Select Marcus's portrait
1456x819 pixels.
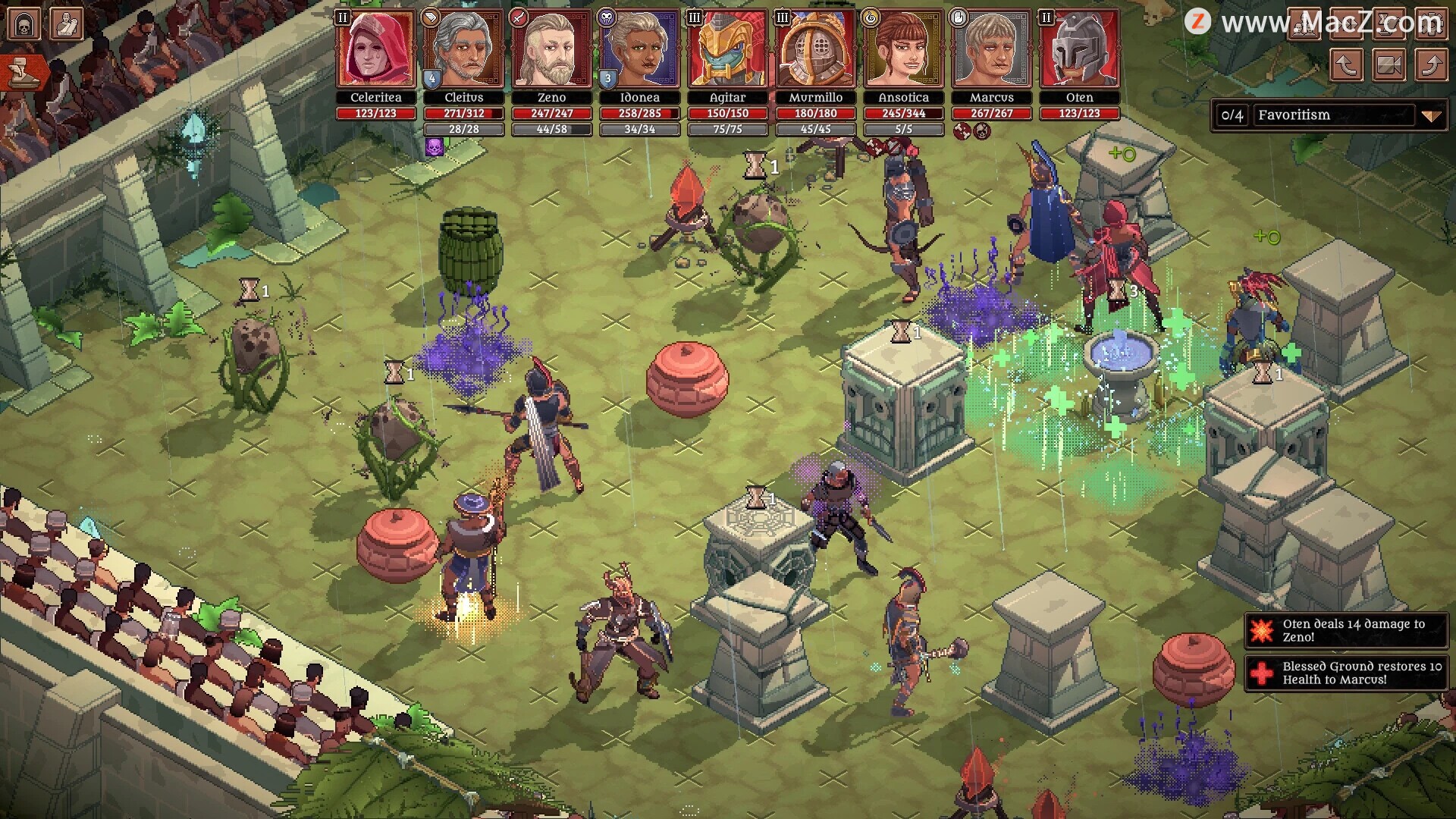click(x=991, y=49)
